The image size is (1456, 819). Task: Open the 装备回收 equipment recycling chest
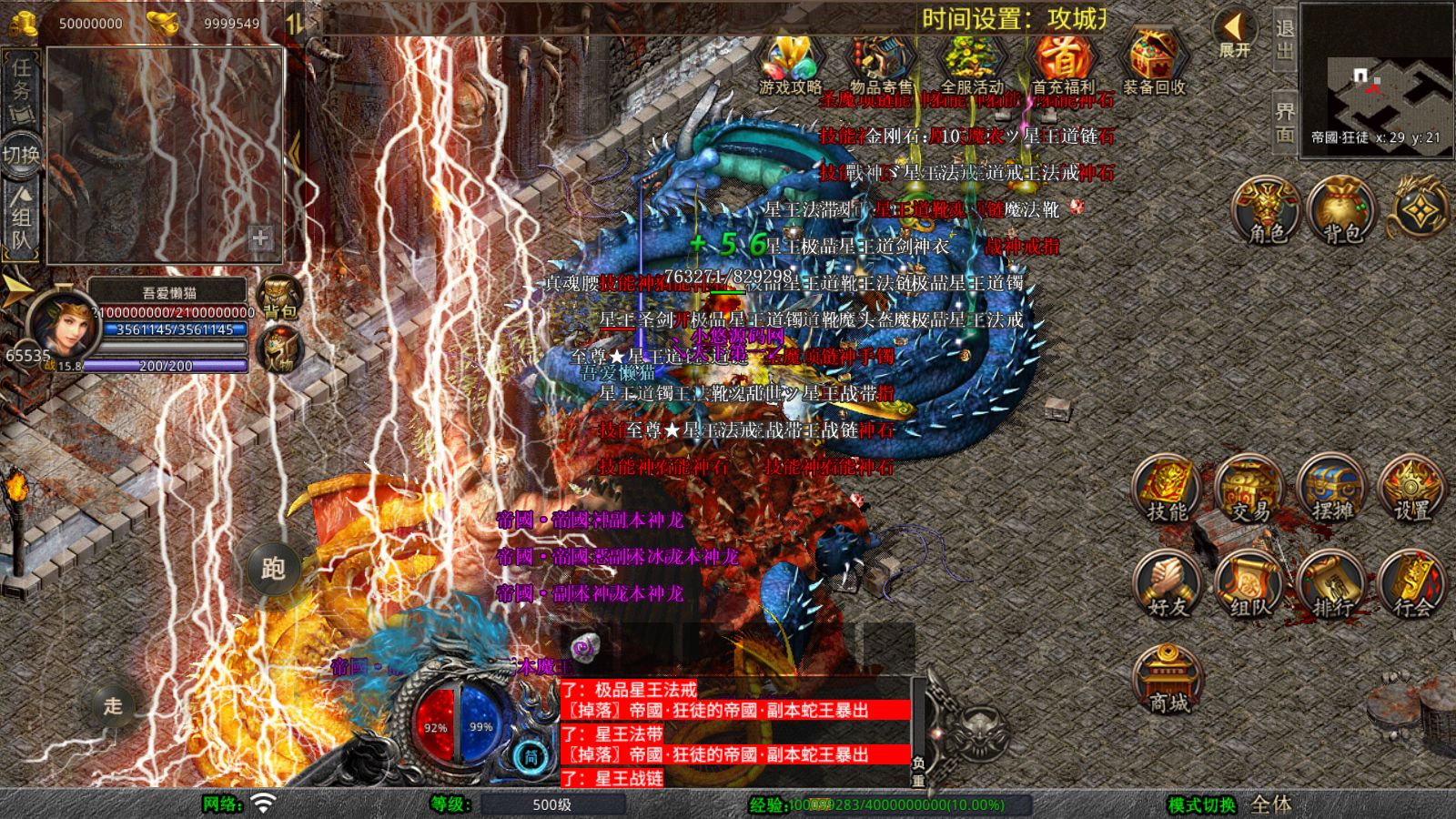1154,64
